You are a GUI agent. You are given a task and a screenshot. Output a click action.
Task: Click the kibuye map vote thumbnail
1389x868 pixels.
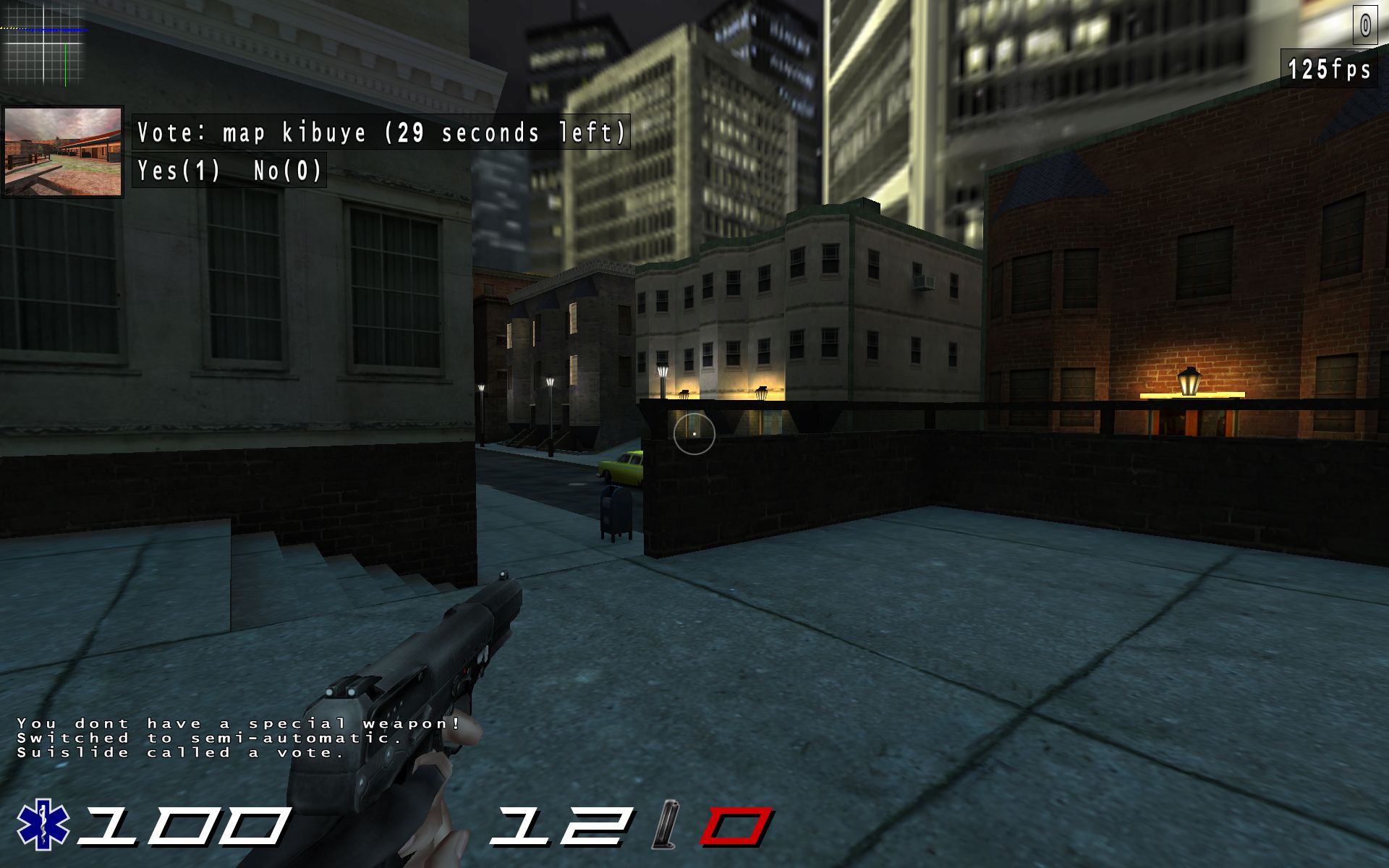64,152
